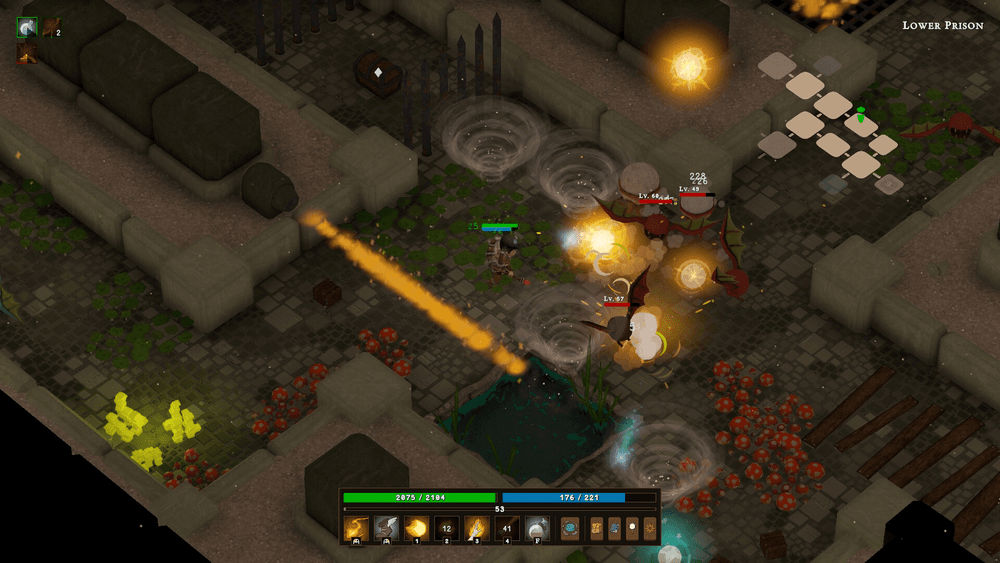Cast the fireball skill in slot 1
The height and width of the screenshot is (563, 1000).
tap(417, 527)
